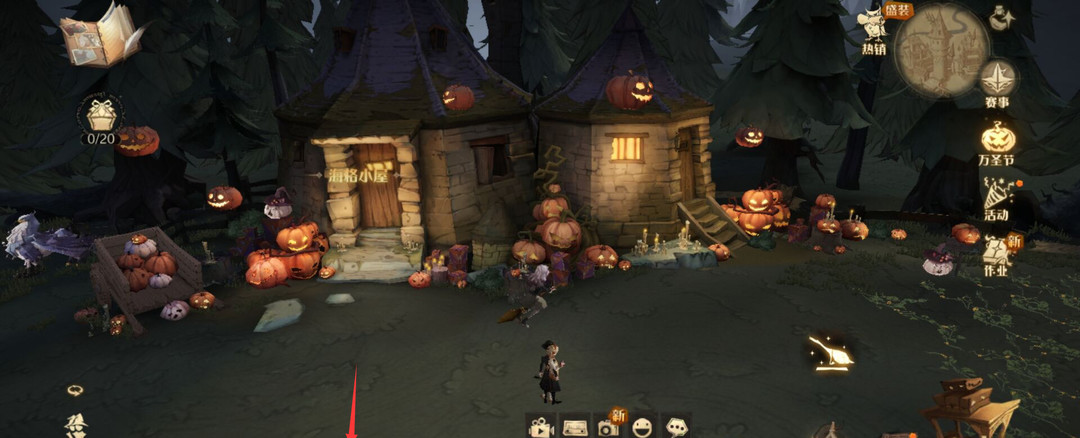Open the 热销 hot sale shop
Viewport: 1080px width, 438px height.
pos(874,29)
